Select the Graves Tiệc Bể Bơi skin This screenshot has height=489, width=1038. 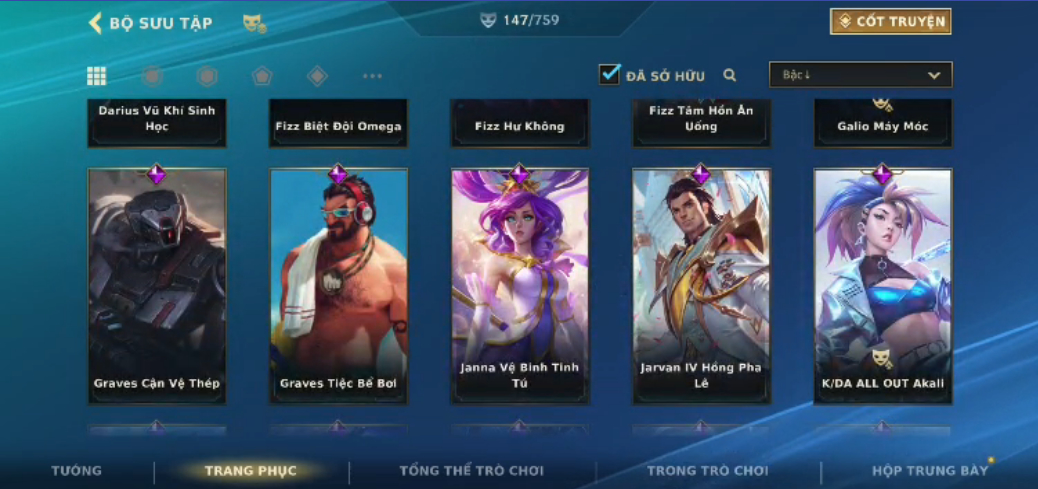pyautogui.click(x=338, y=285)
